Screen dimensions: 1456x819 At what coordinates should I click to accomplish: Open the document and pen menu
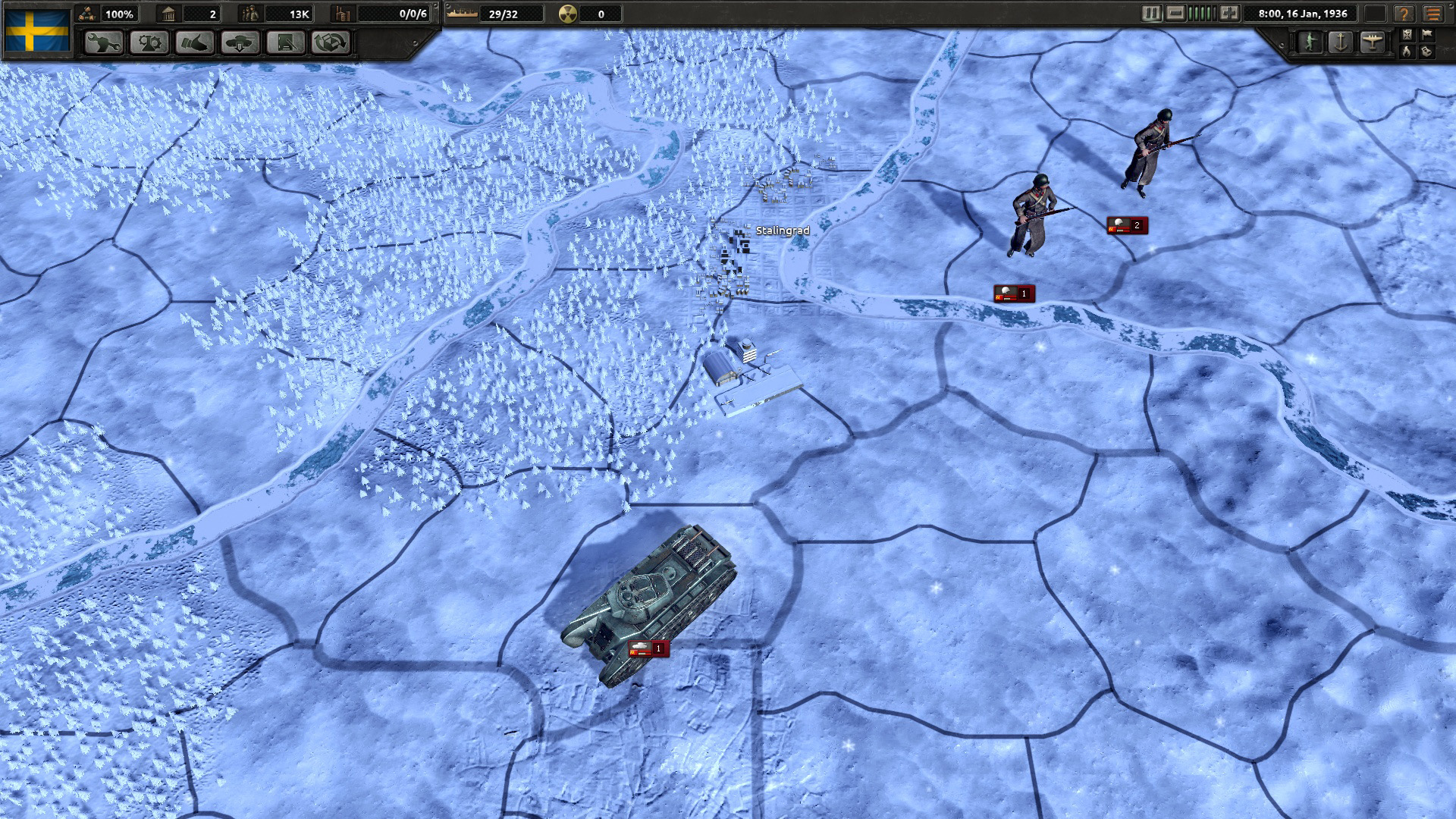(x=286, y=42)
